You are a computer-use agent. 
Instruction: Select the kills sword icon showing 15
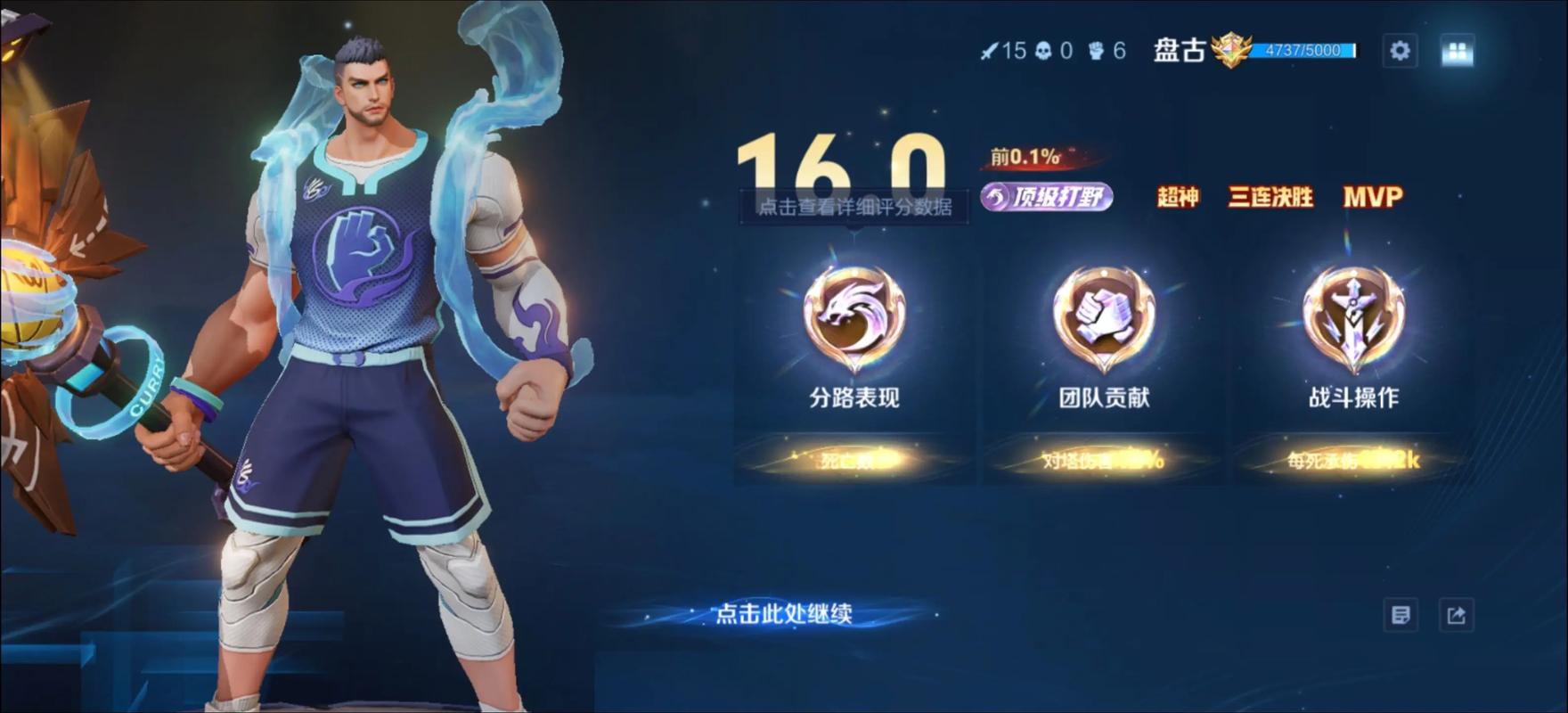tap(992, 51)
